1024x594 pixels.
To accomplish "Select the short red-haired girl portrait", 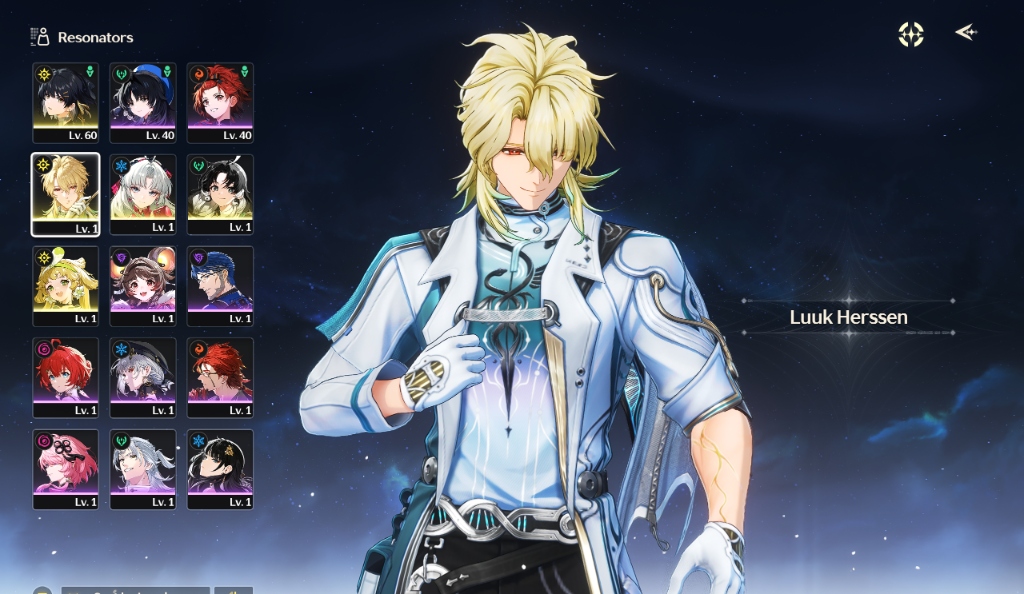I will coord(66,377).
